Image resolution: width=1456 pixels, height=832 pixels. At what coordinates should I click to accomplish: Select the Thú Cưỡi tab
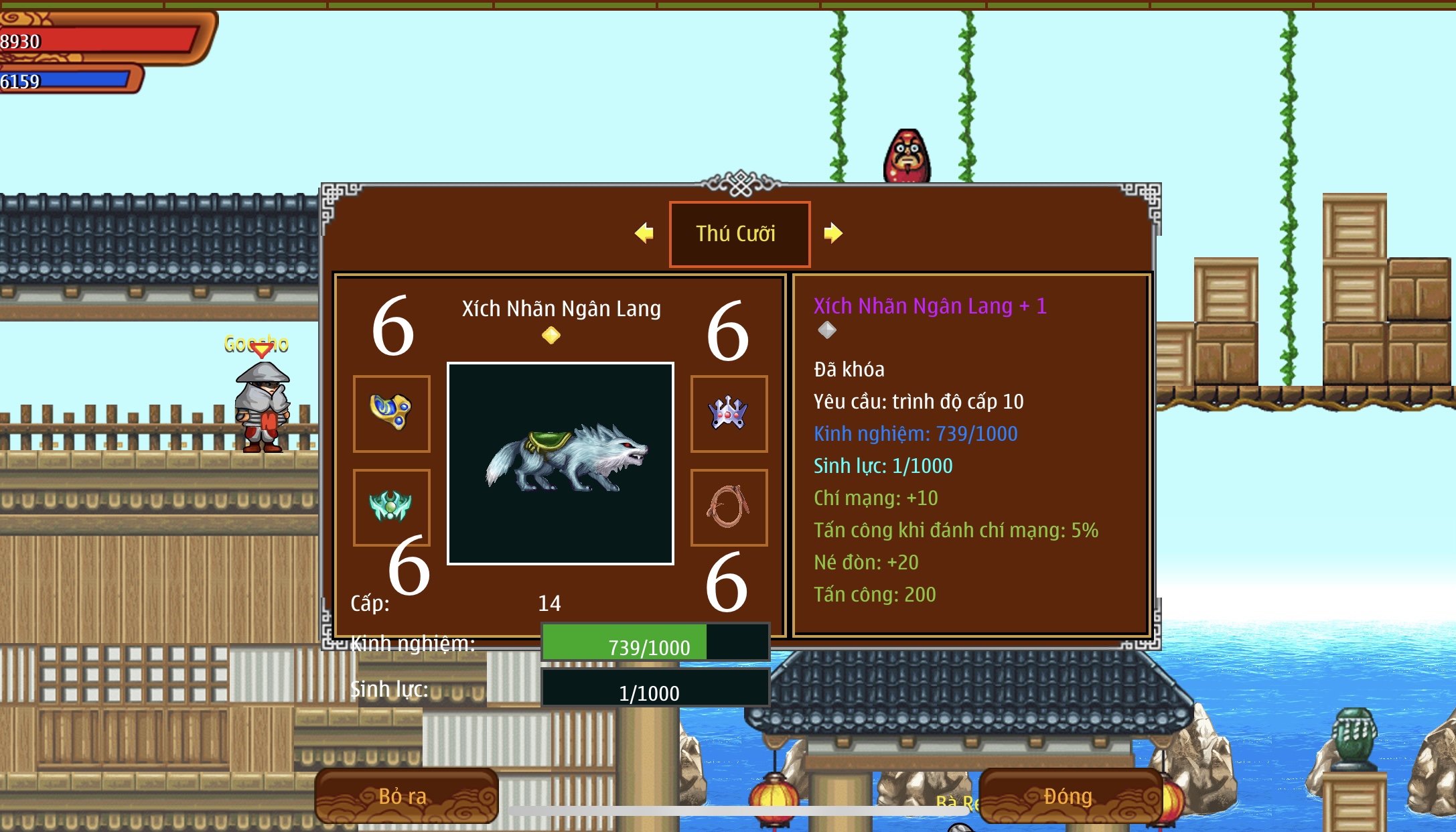(x=739, y=234)
